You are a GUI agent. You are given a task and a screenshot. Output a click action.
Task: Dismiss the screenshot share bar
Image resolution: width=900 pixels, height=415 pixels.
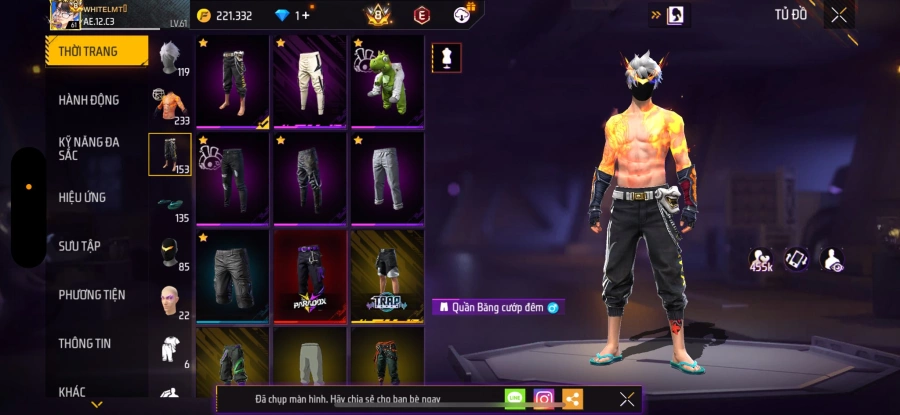click(626, 399)
